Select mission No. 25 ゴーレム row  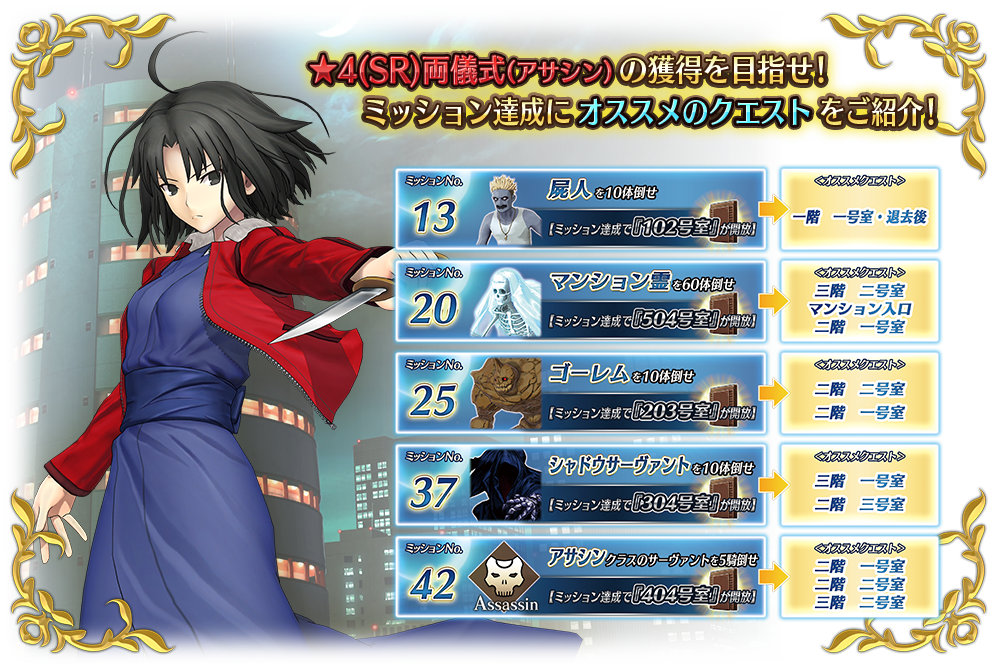(583, 393)
